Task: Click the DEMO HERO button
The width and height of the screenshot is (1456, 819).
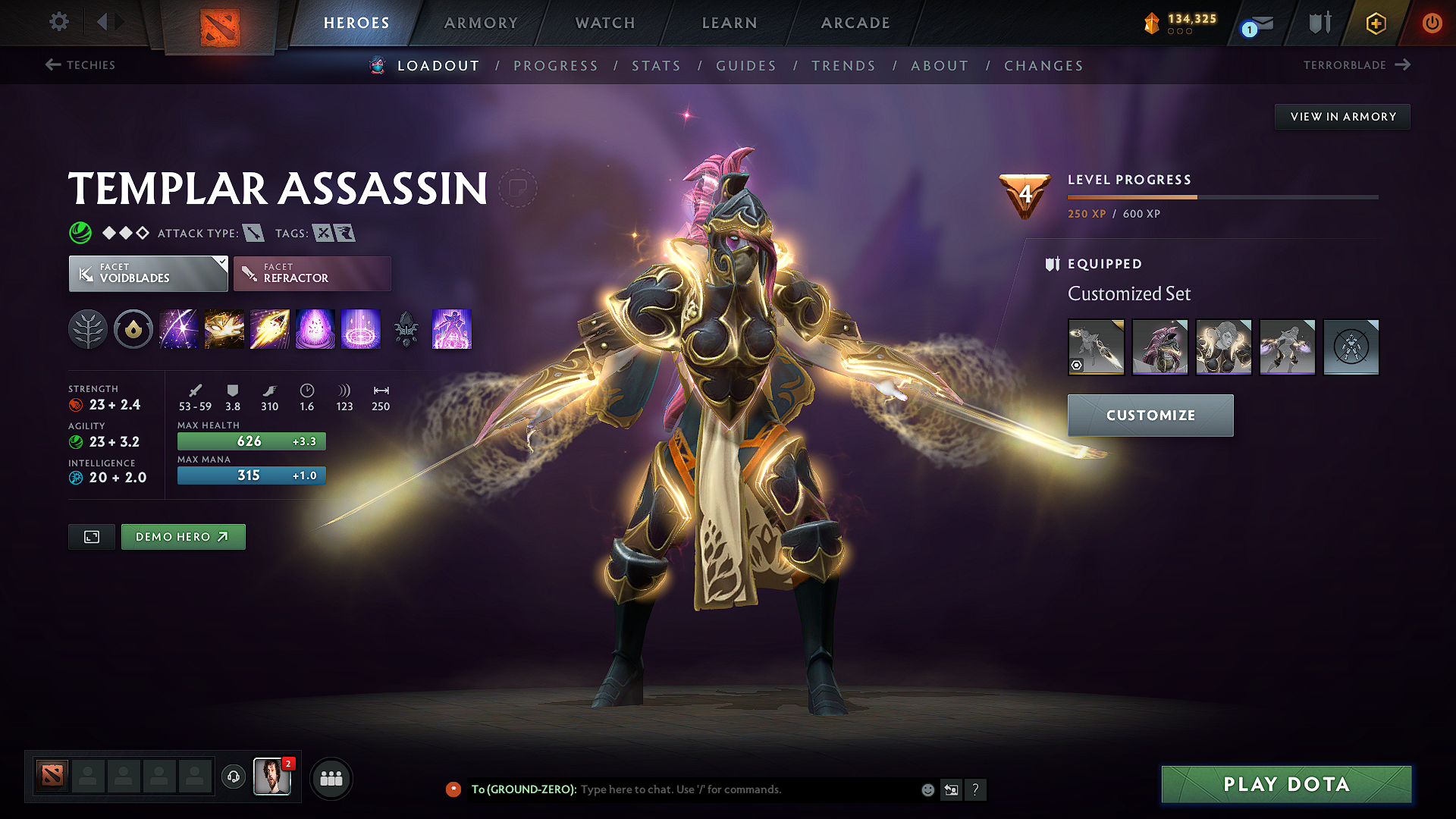Action: point(183,536)
